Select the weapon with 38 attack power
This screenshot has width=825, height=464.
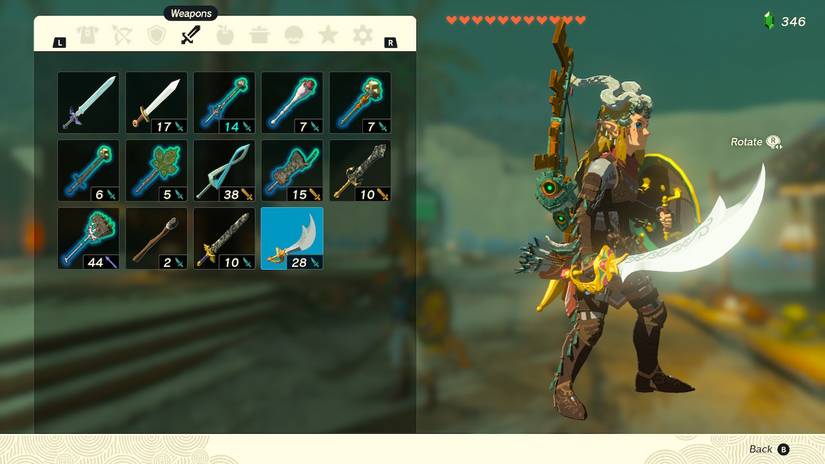(224, 170)
